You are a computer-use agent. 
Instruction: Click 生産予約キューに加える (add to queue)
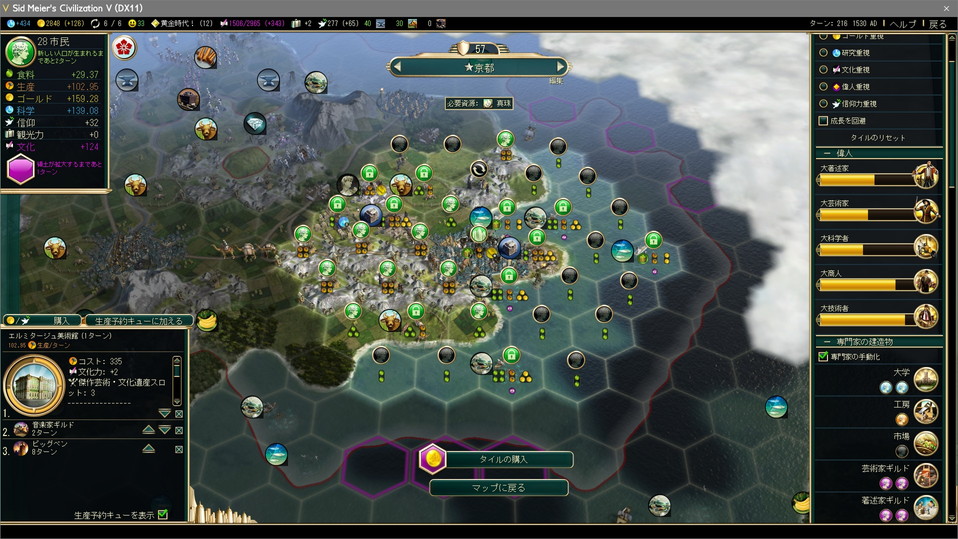coord(138,320)
